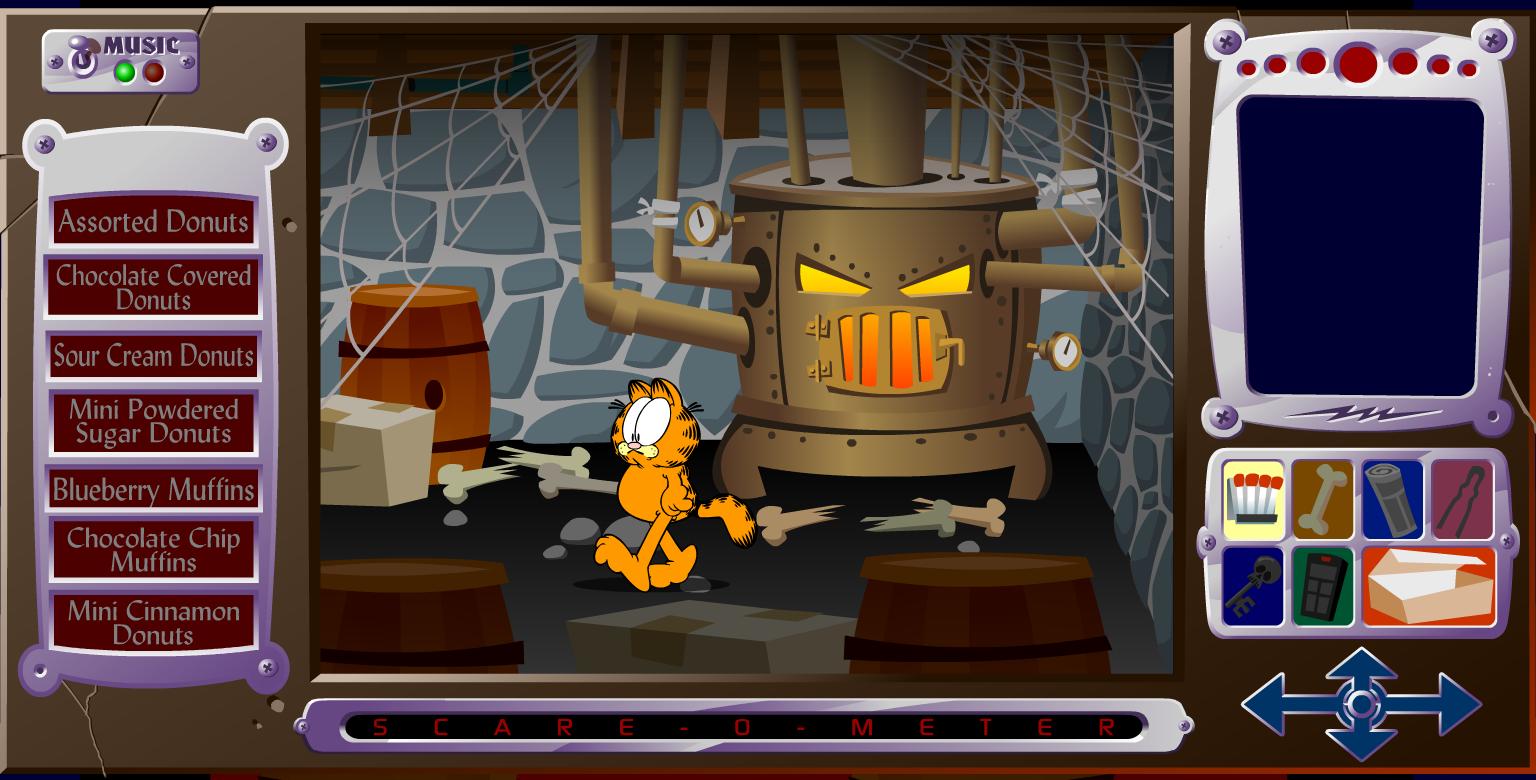Choose Blueberry Muffins from the menu
The height and width of the screenshot is (780, 1536).
click(x=153, y=490)
